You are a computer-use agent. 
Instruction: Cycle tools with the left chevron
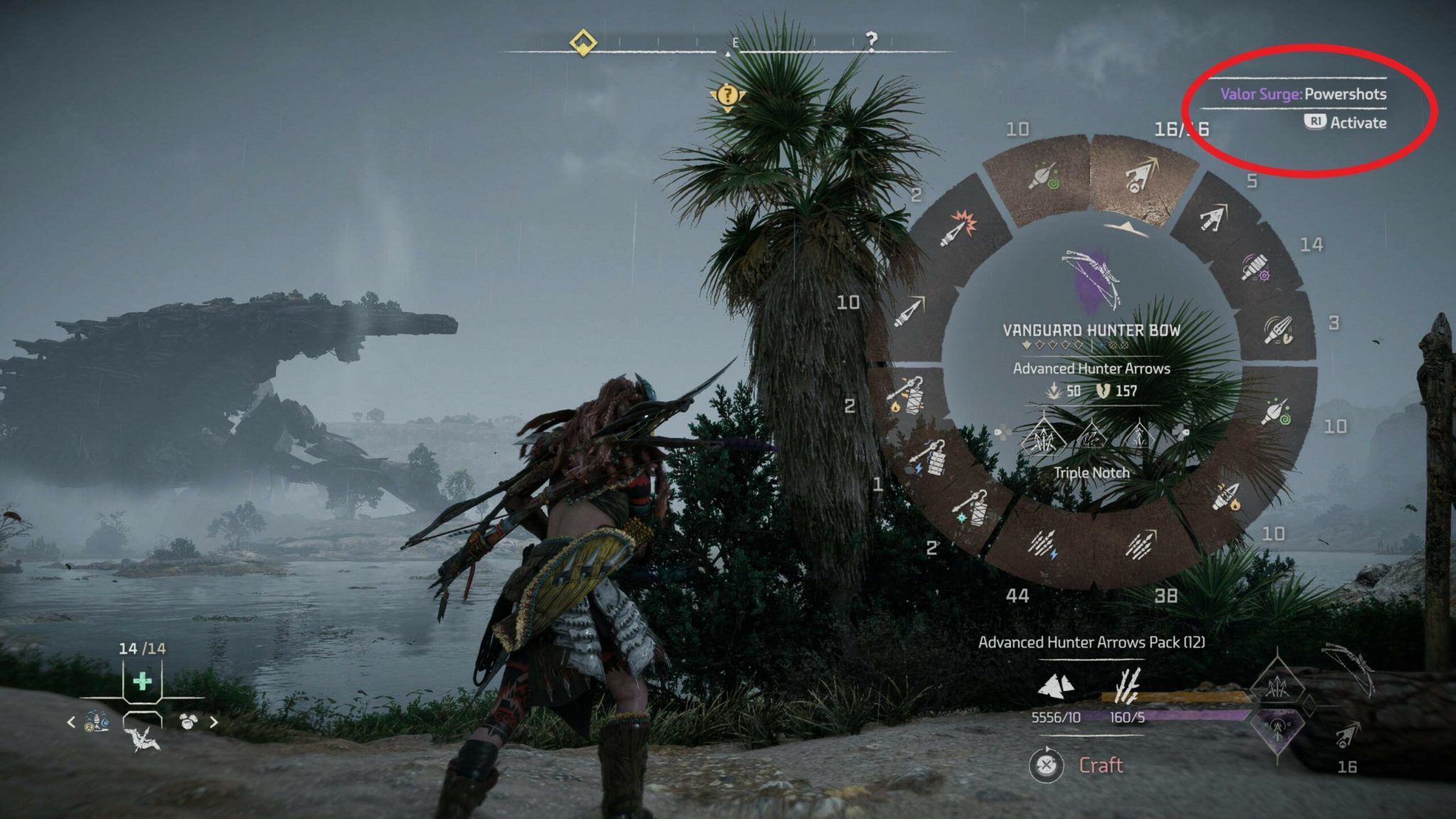[71, 722]
